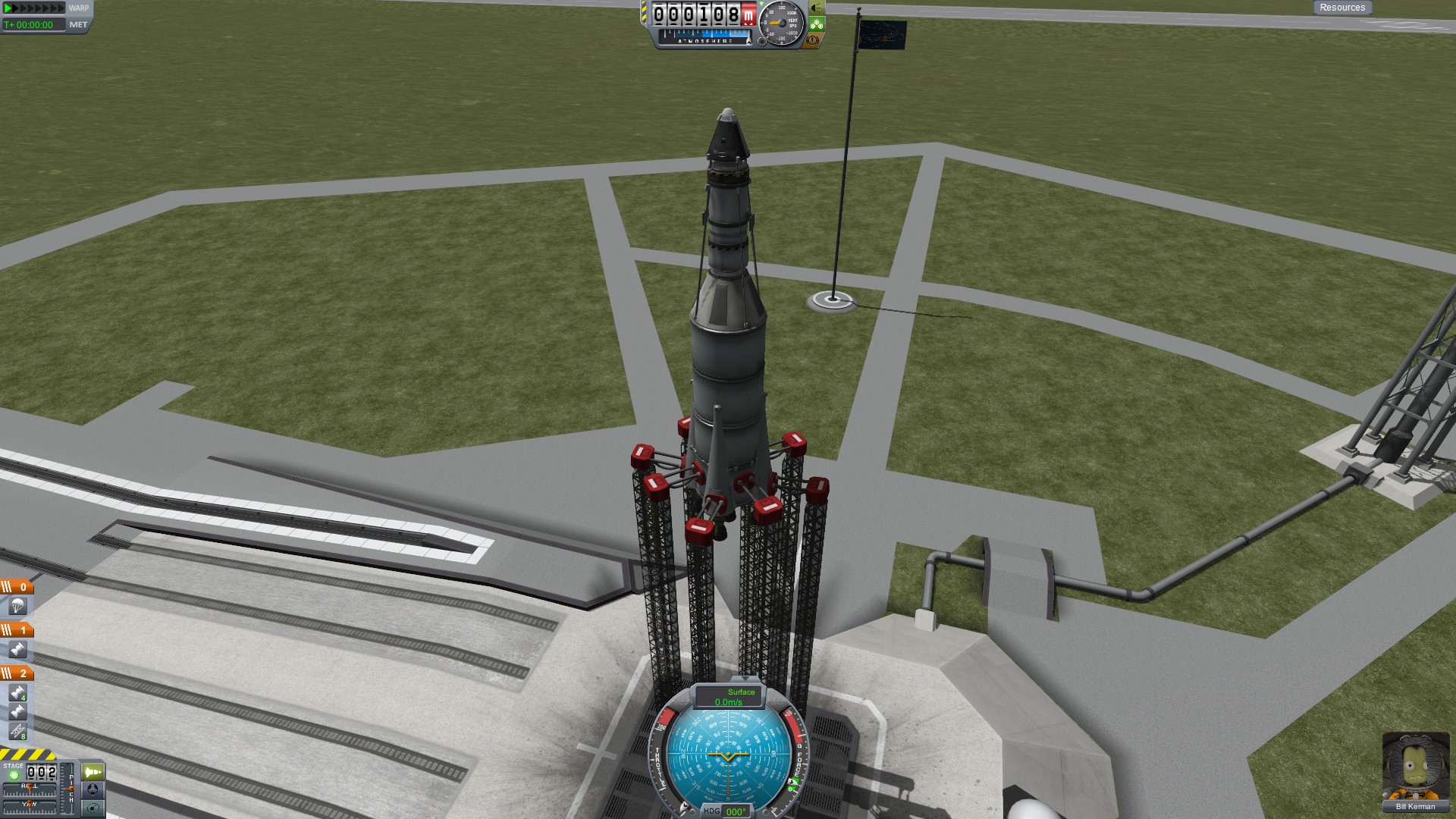Toggle the MET mission clock display
Screen dimensions: 1456x819
click(x=78, y=25)
